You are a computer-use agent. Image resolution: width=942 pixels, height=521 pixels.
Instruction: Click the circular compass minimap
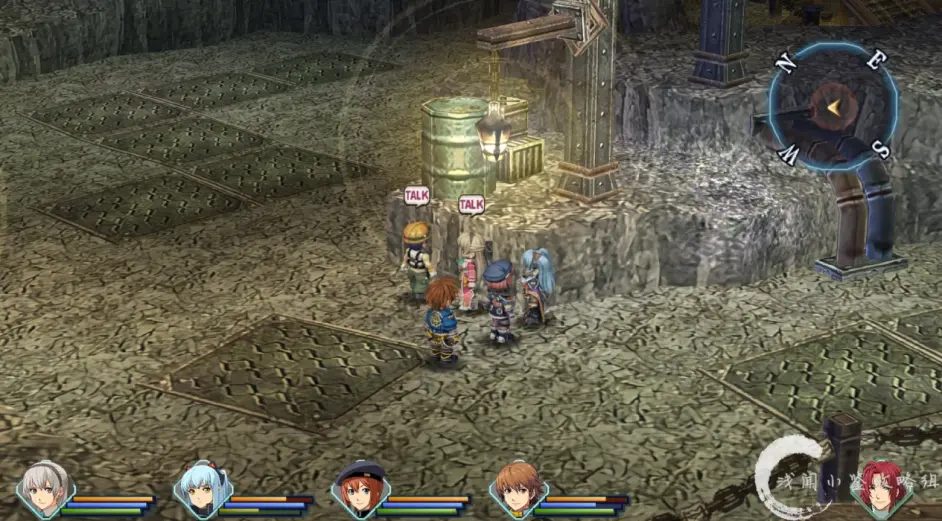832,106
